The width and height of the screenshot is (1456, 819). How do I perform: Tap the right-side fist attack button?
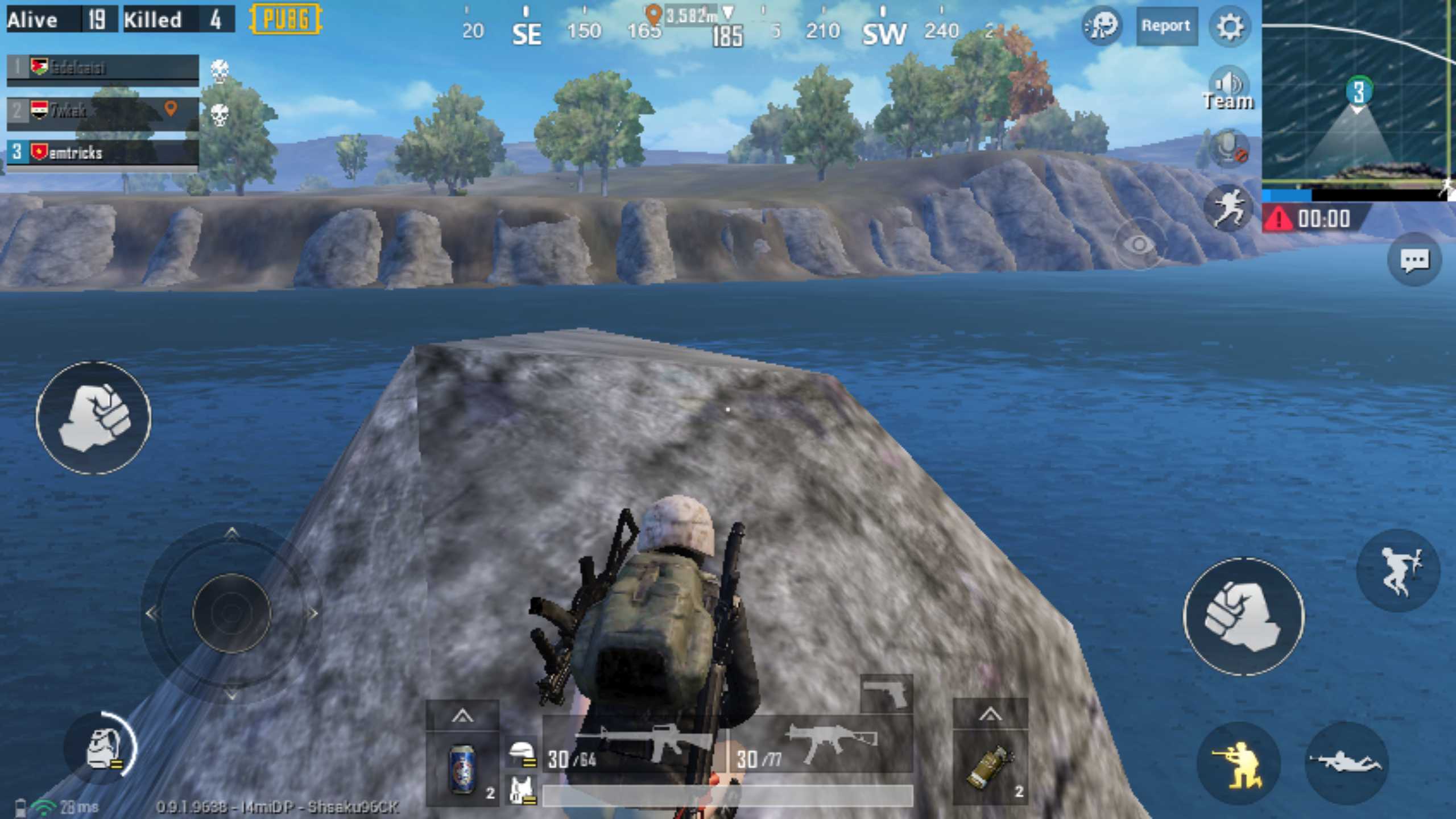point(1244,617)
